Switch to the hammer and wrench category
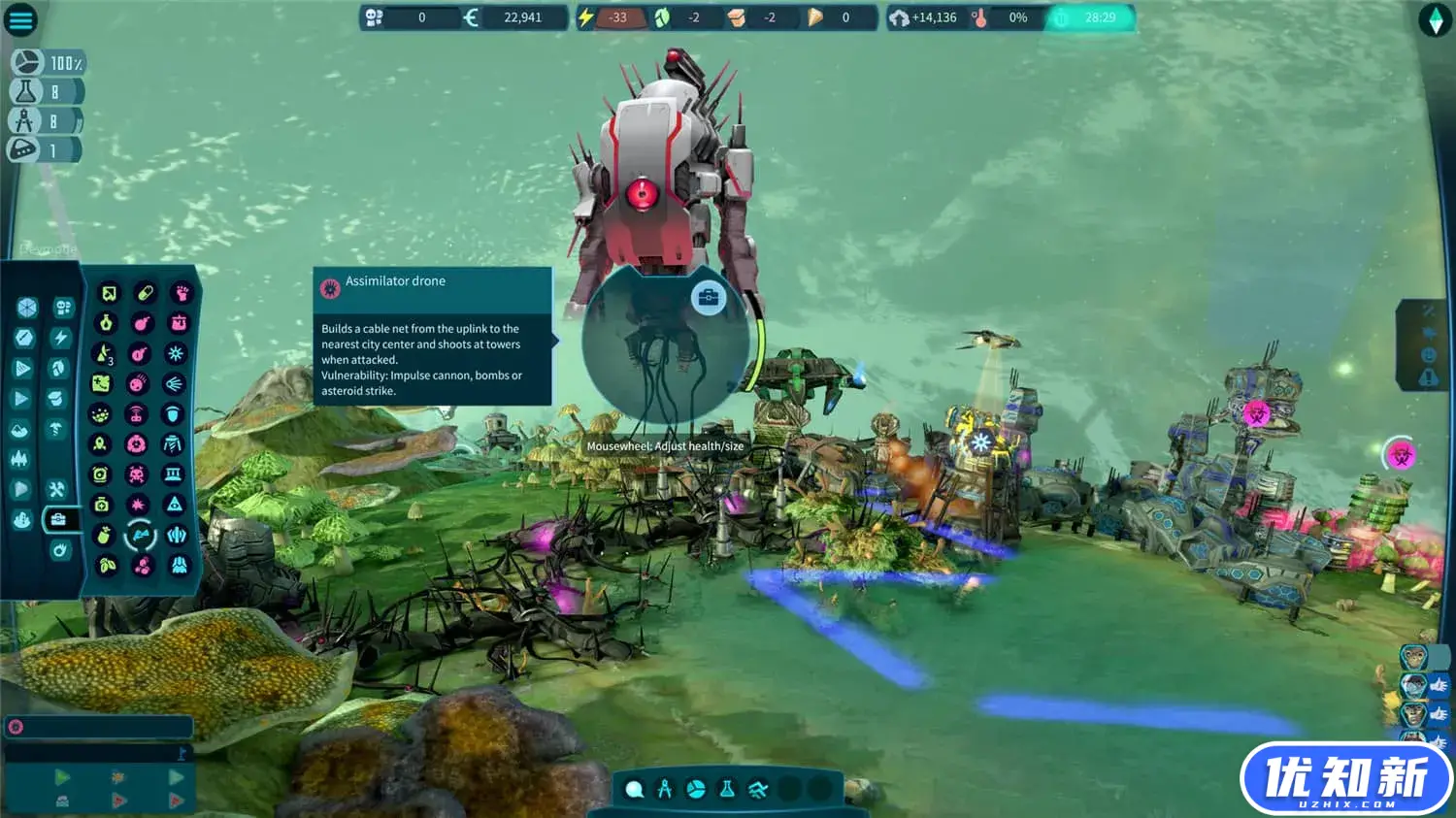Viewport: 1456px width, 818px height. pyautogui.click(x=56, y=489)
